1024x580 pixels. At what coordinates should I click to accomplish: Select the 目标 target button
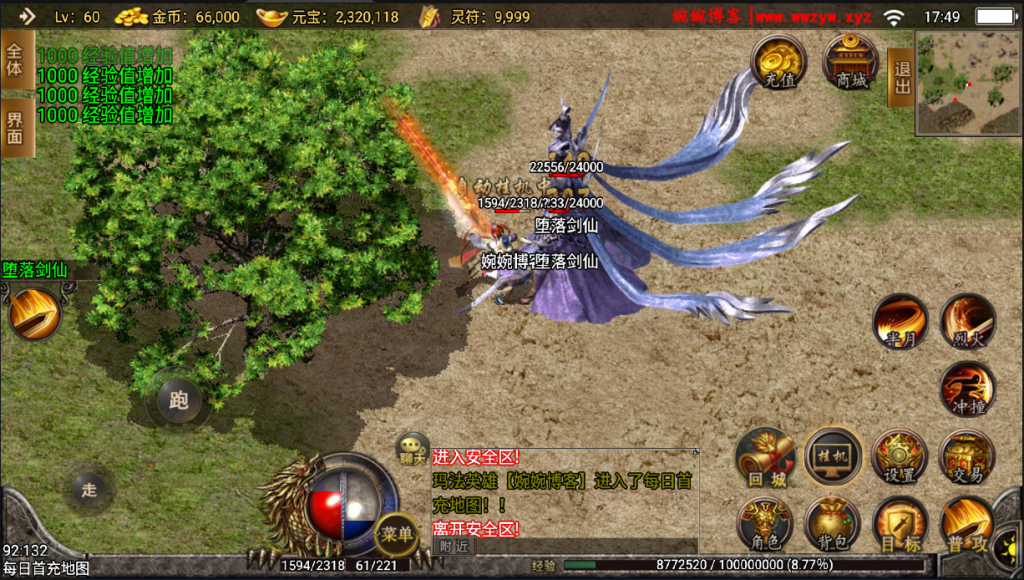pyautogui.click(x=900, y=525)
